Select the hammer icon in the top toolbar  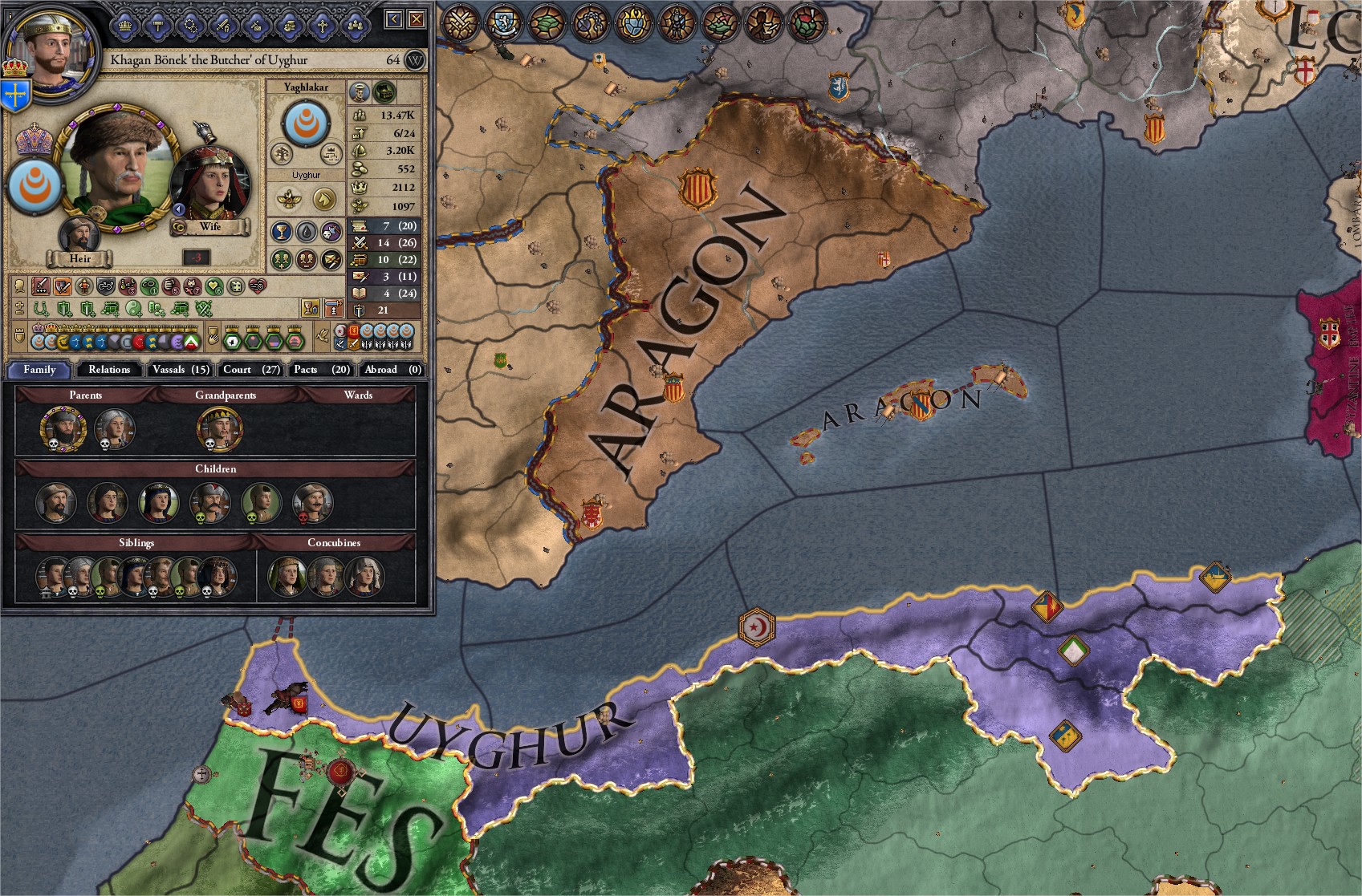(x=158, y=24)
